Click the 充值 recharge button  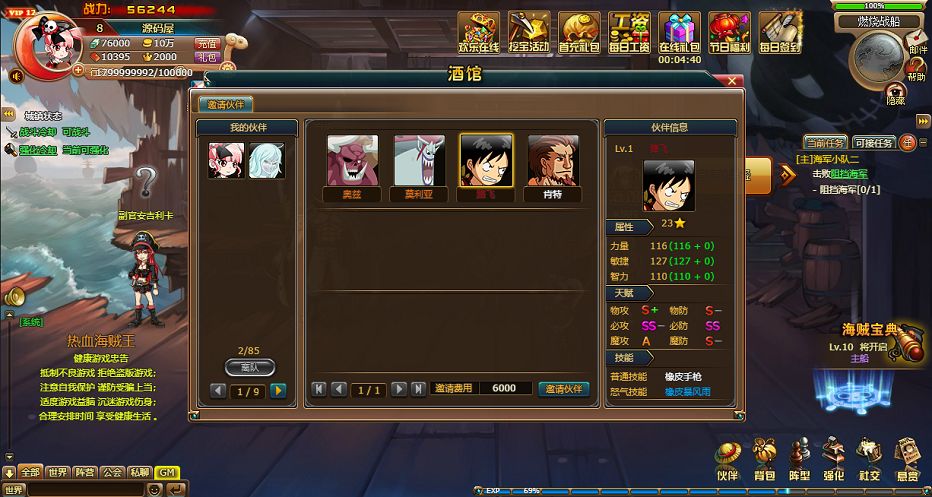pos(207,43)
